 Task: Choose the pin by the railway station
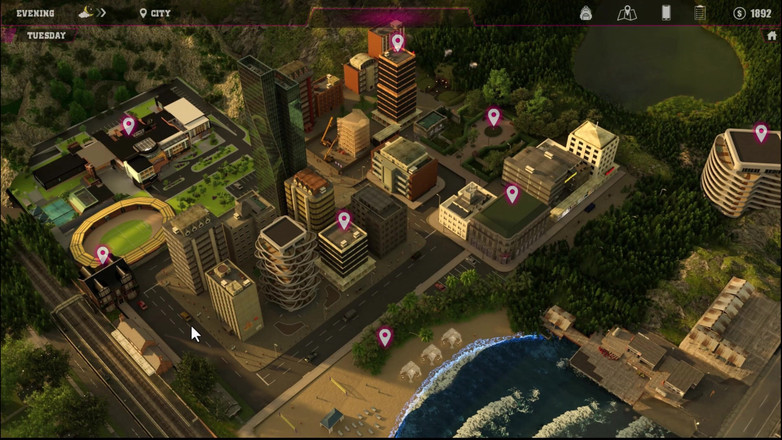(102, 255)
